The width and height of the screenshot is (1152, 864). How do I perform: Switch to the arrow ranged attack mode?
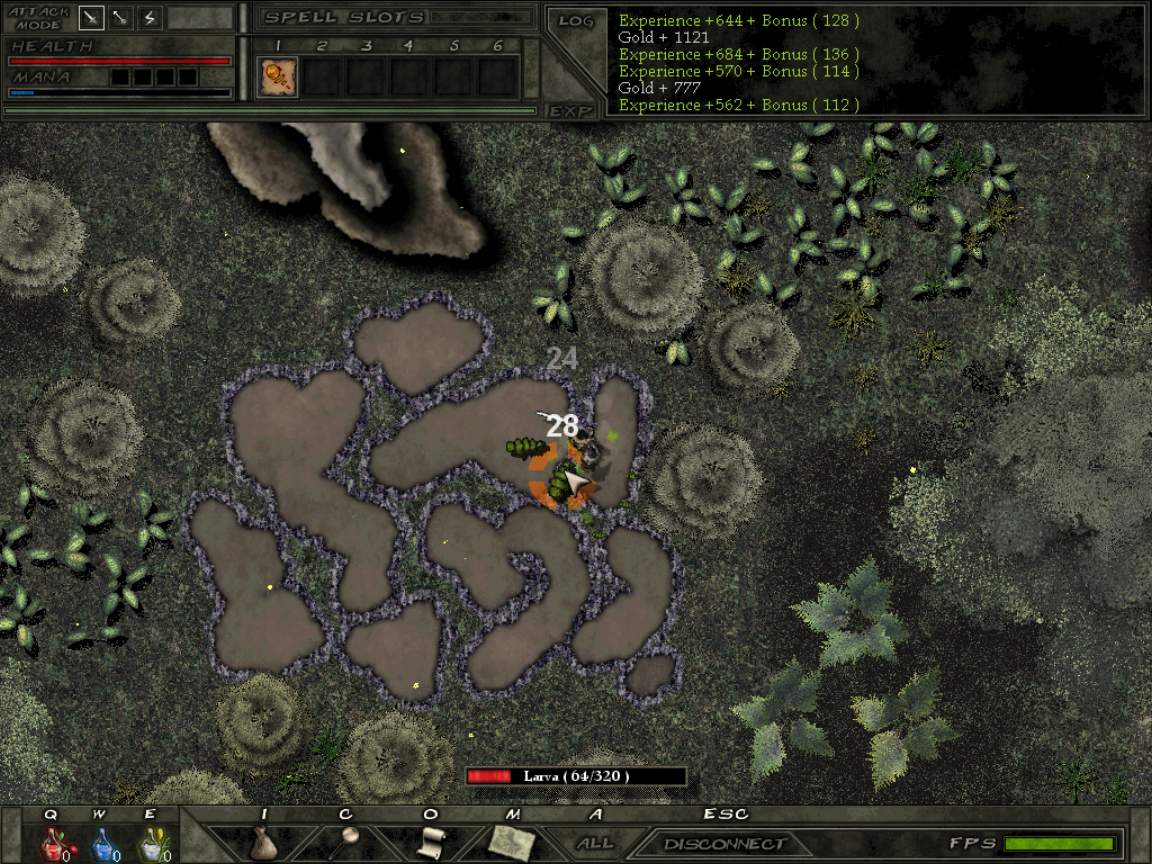pyautogui.click(x=121, y=17)
